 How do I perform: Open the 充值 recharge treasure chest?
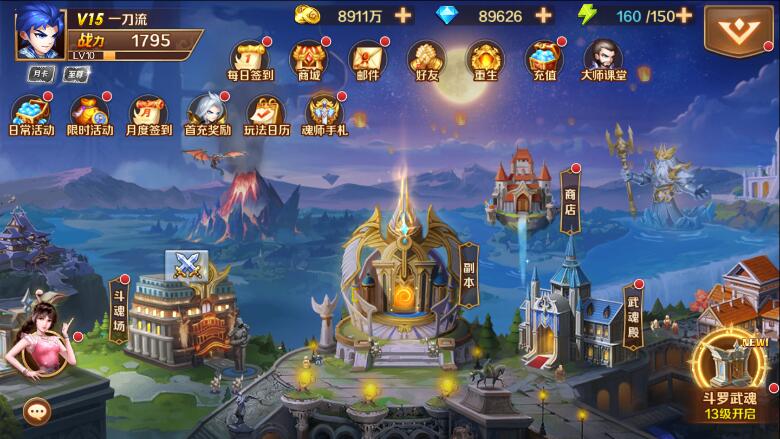tap(544, 60)
